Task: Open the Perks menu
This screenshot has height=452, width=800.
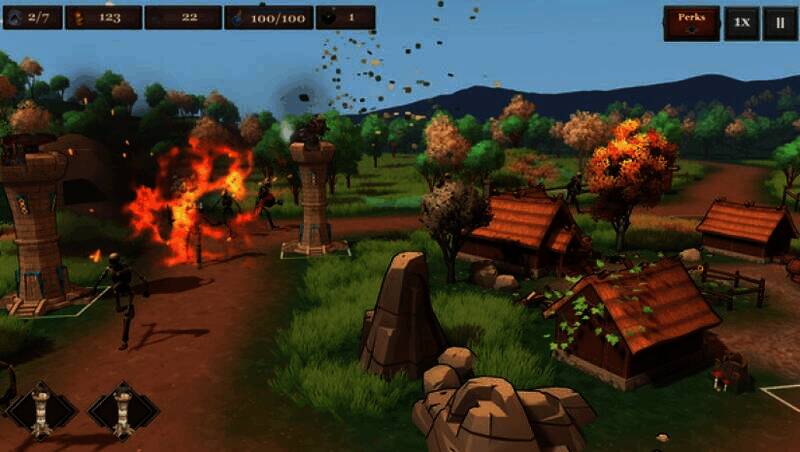Action: point(691,23)
